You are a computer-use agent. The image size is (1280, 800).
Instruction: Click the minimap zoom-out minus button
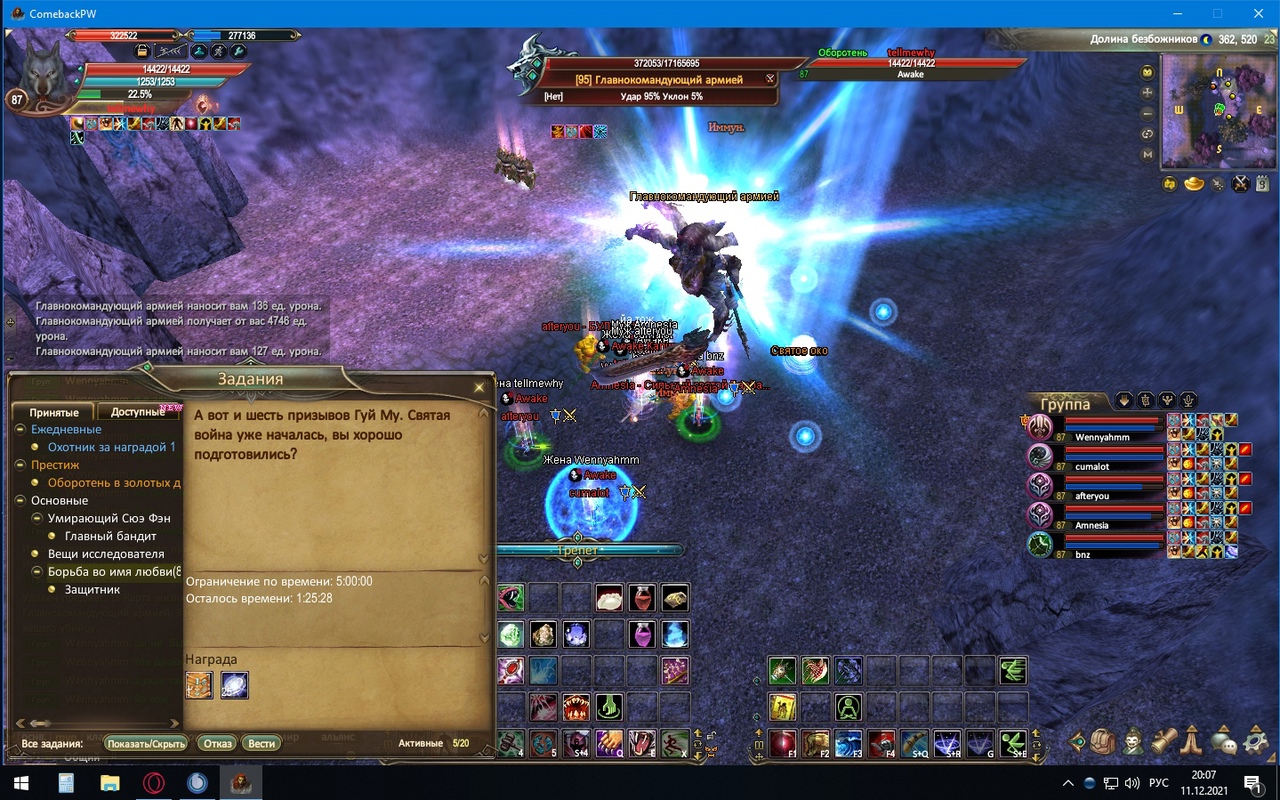[x=1147, y=113]
